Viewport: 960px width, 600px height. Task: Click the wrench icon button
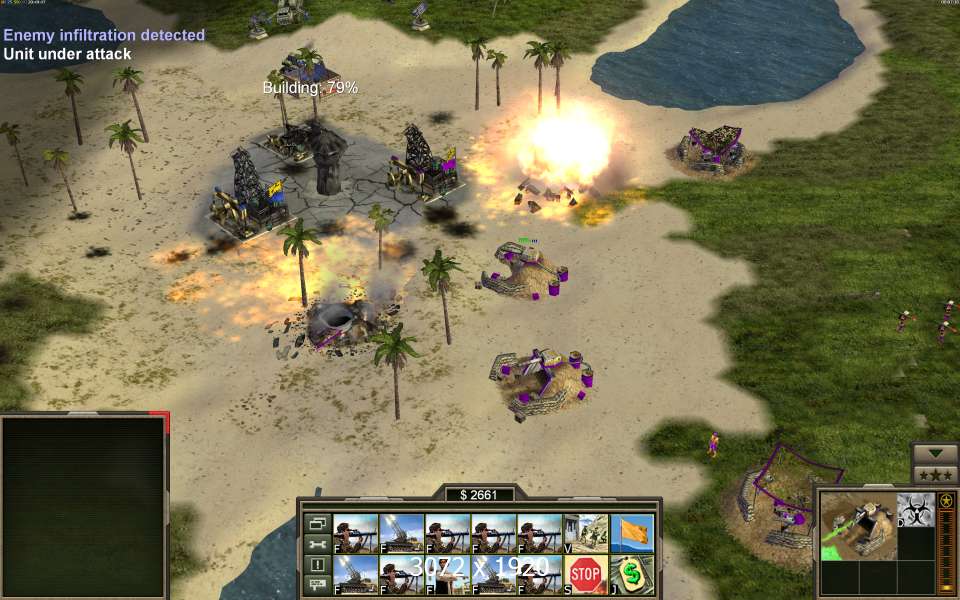click(x=318, y=544)
